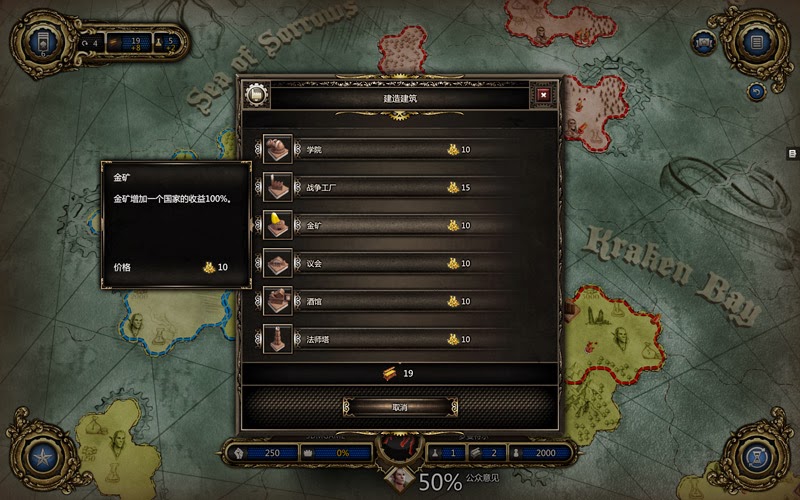Click the gear icon on build window

255,96
